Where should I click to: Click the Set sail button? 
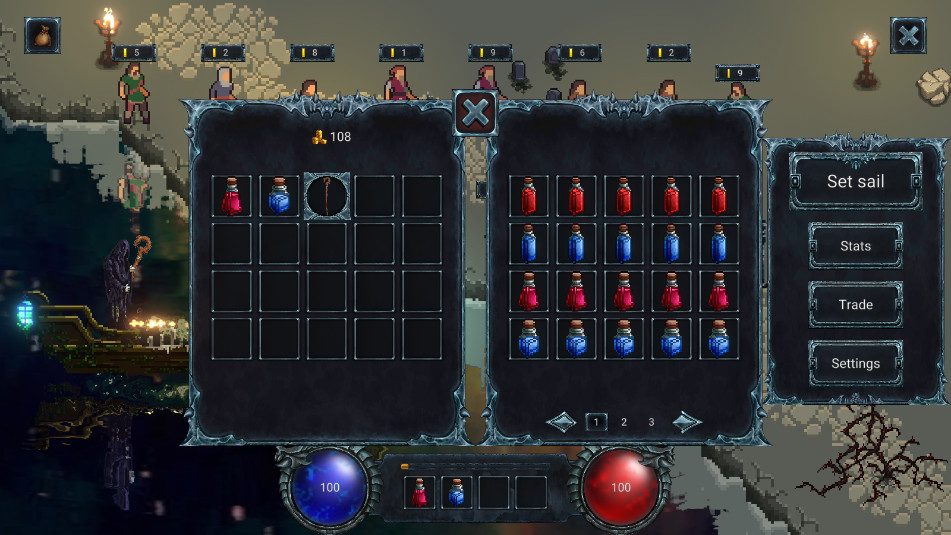(855, 182)
